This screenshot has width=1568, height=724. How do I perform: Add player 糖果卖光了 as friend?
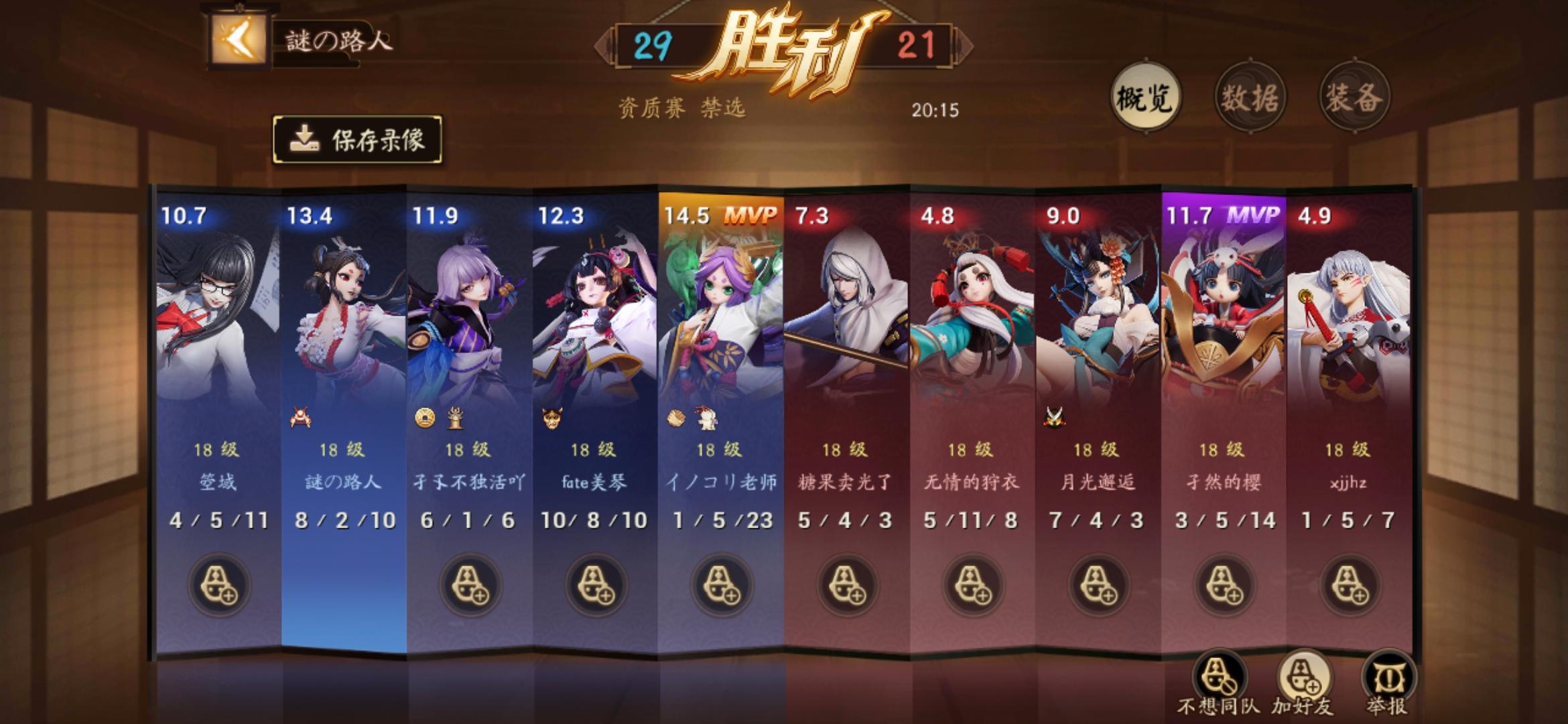(846, 583)
